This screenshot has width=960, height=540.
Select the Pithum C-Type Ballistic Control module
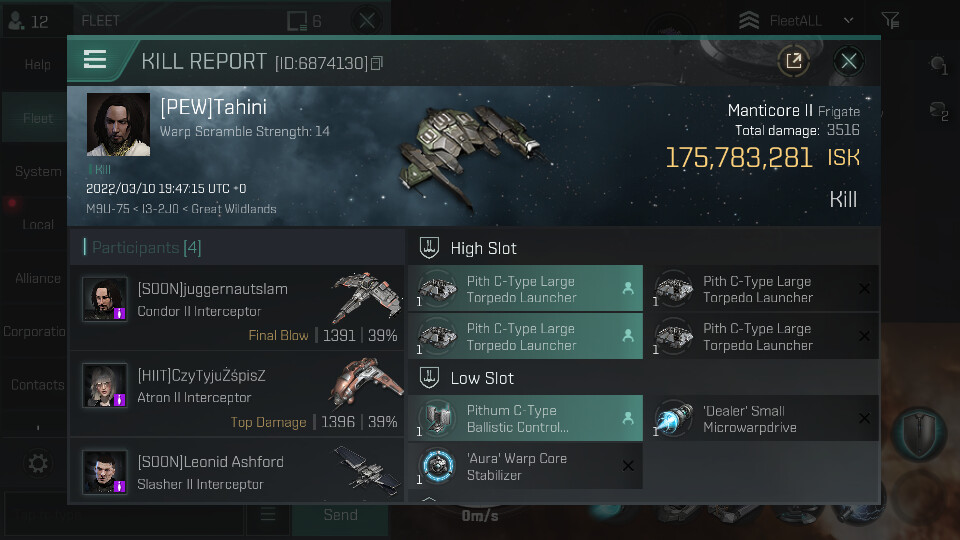coord(525,418)
